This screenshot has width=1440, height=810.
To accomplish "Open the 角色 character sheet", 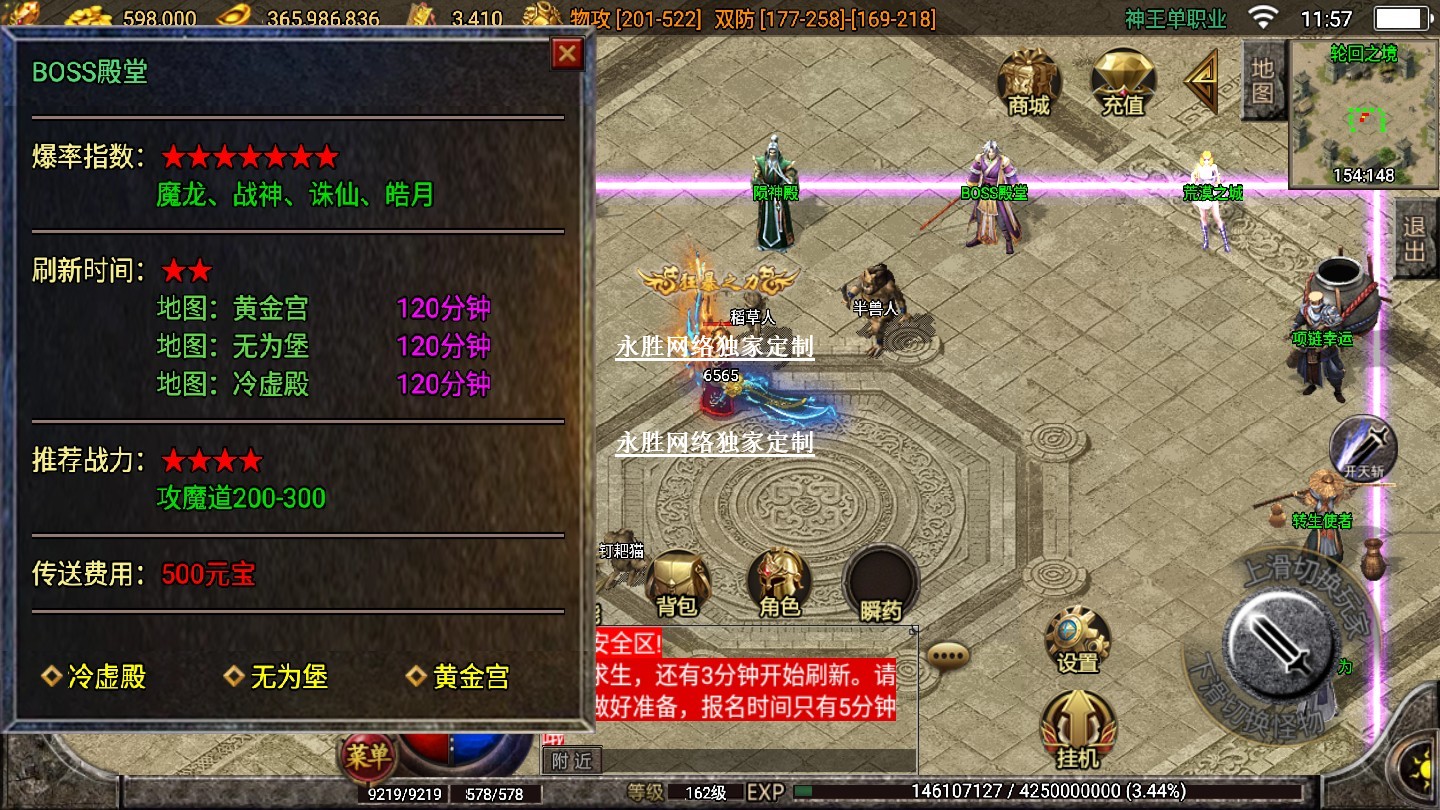I will pyautogui.click(x=779, y=584).
